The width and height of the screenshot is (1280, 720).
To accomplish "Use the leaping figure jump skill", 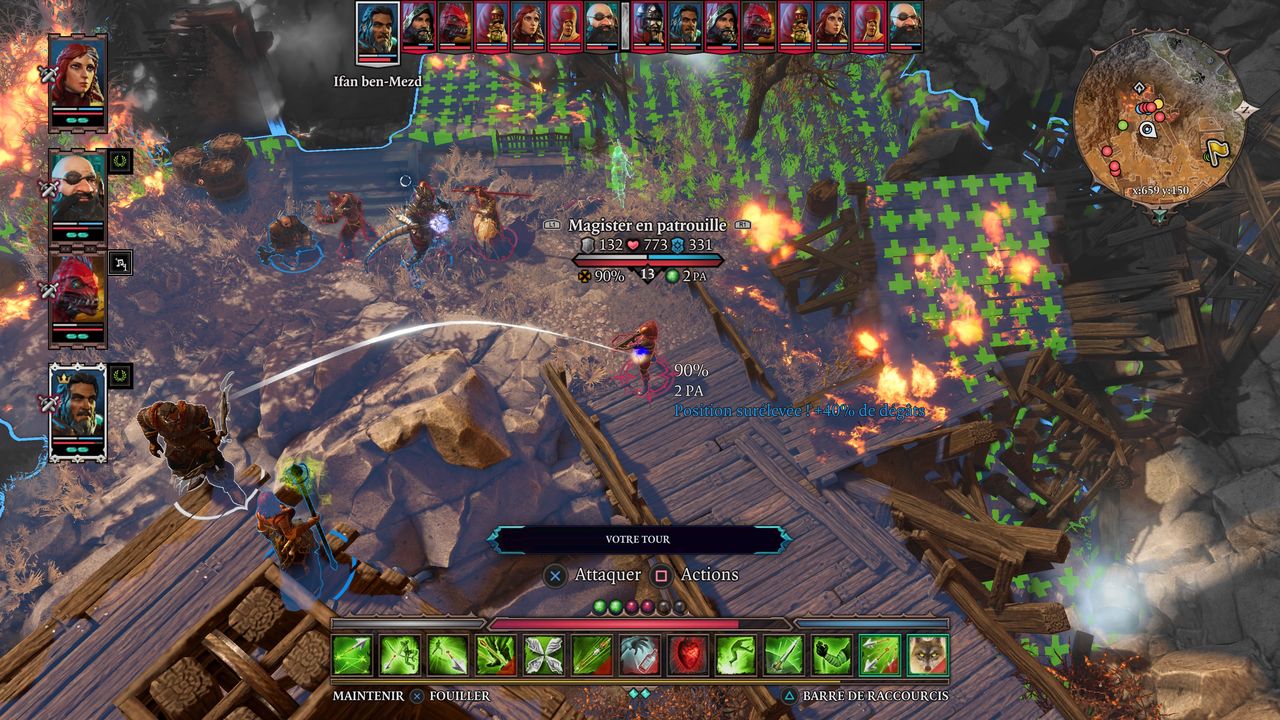I will (736, 655).
